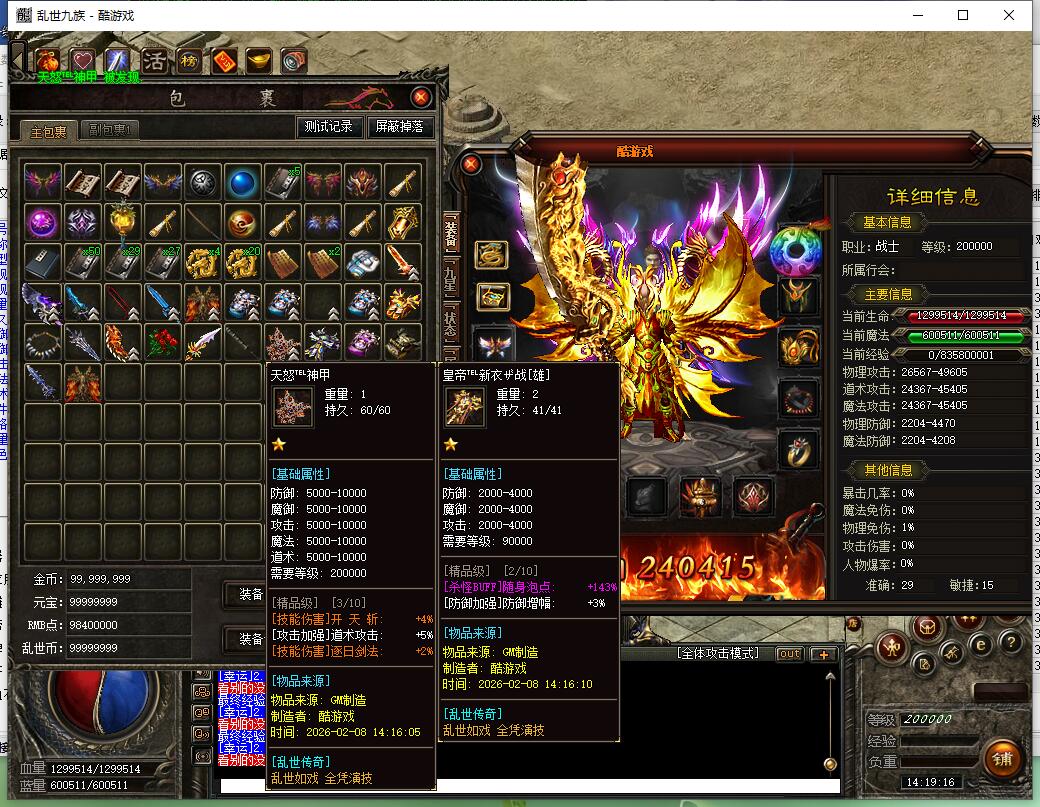Maximize the game window
This screenshot has height=807, width=1040.
click(x=963, y=15)
